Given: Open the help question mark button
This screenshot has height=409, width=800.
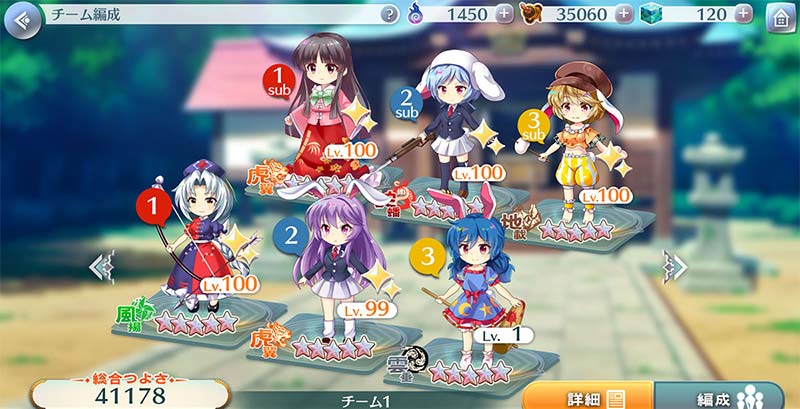Looking at the screenshot, I should tap(390, 14).
